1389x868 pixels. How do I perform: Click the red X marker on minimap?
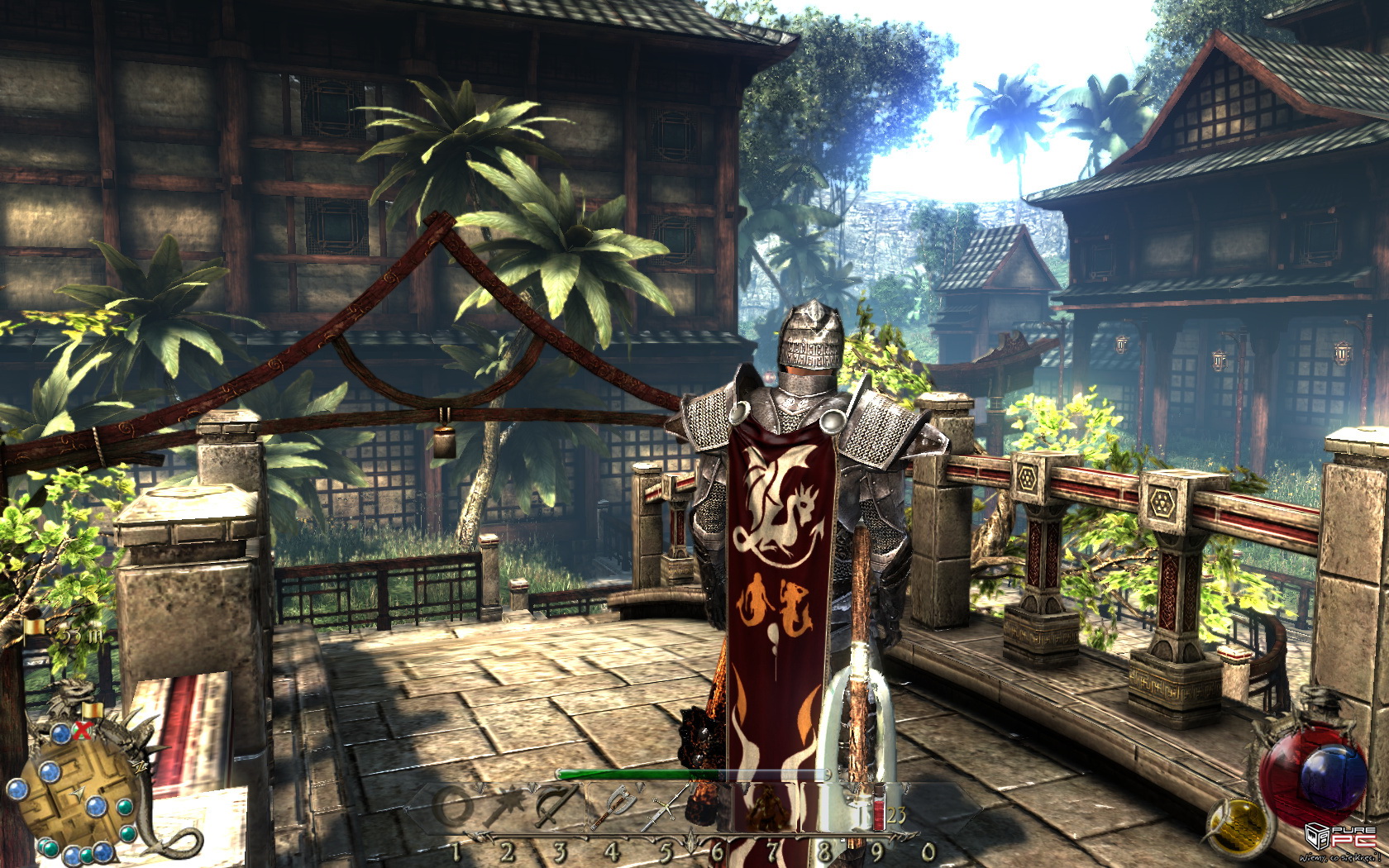(81, 730)
